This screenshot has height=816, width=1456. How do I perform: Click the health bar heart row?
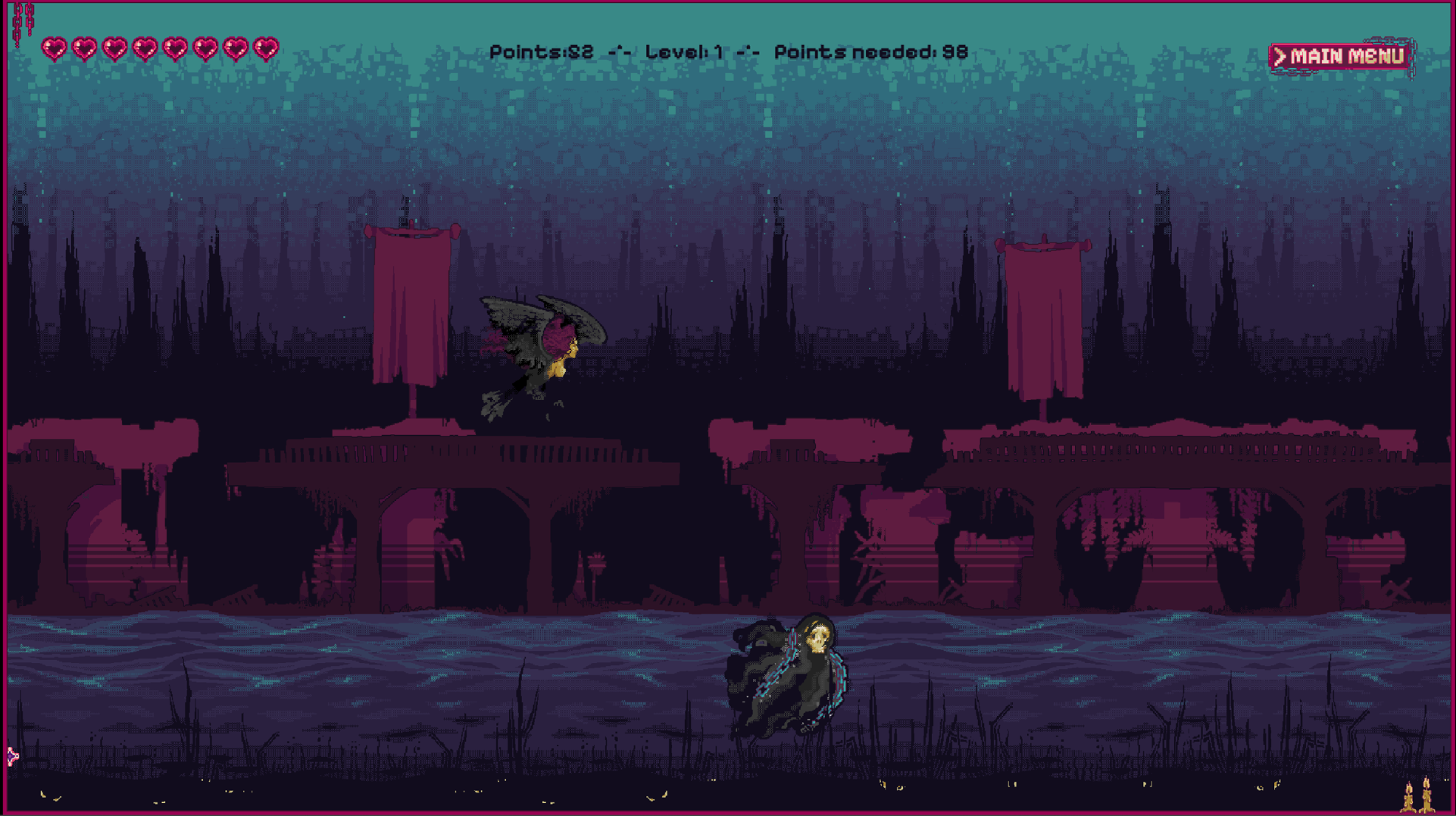click(x=159, y=47)
